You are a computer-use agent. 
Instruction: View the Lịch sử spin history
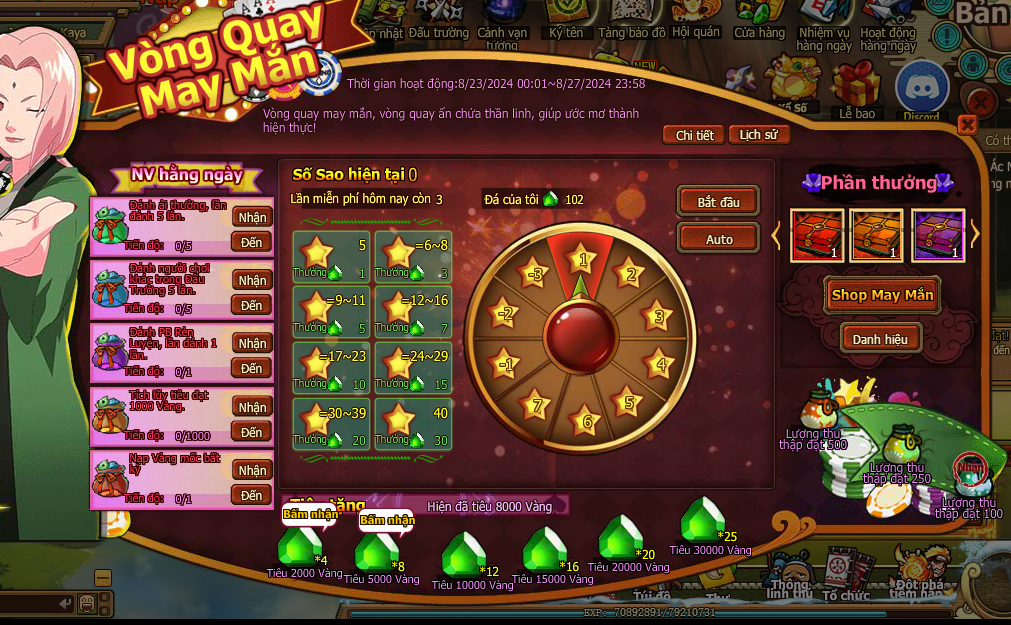pos(758,135)
